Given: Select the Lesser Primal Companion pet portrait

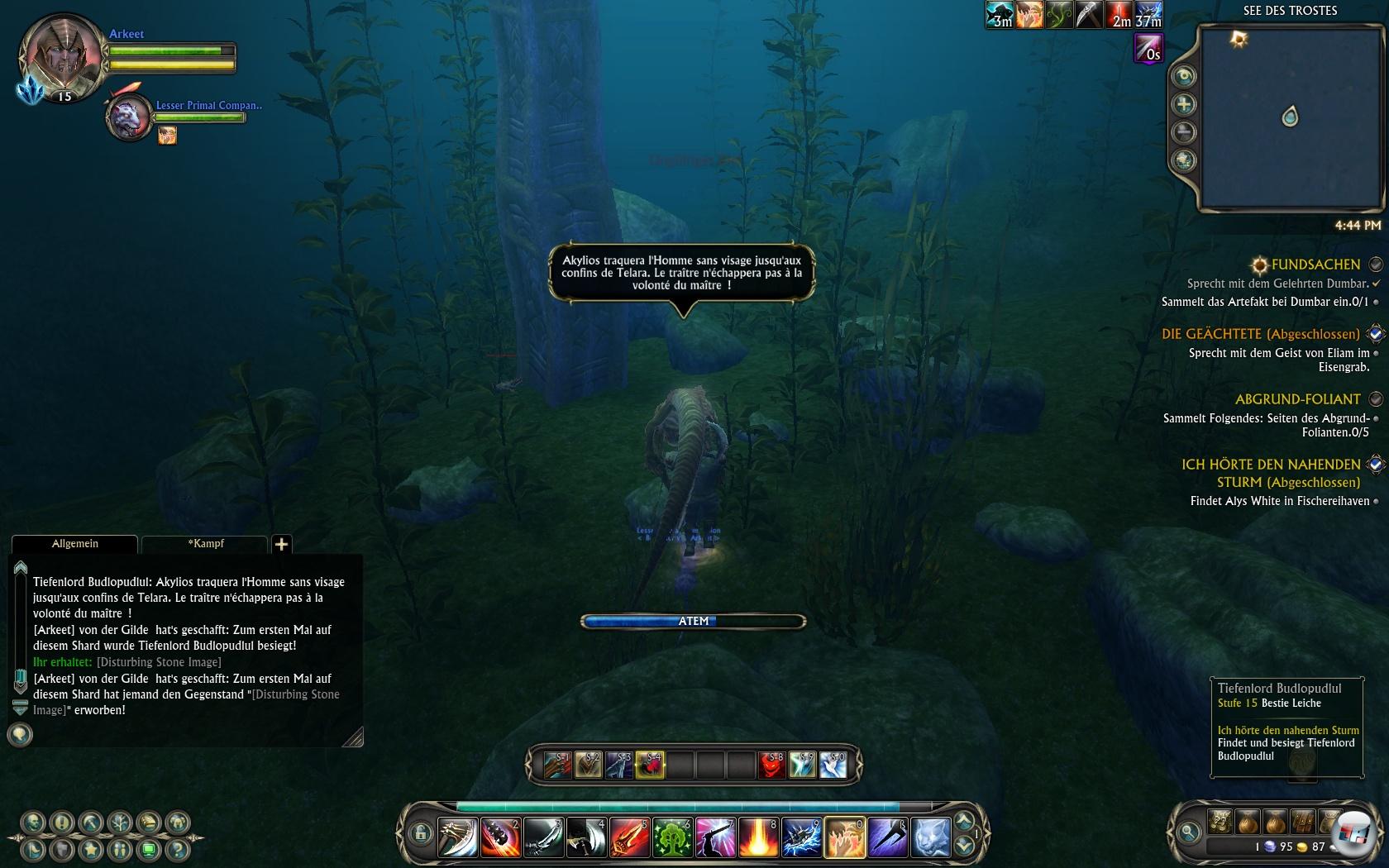Looking at the screenshot, I should pyautogui.click(x=130, y=117).
